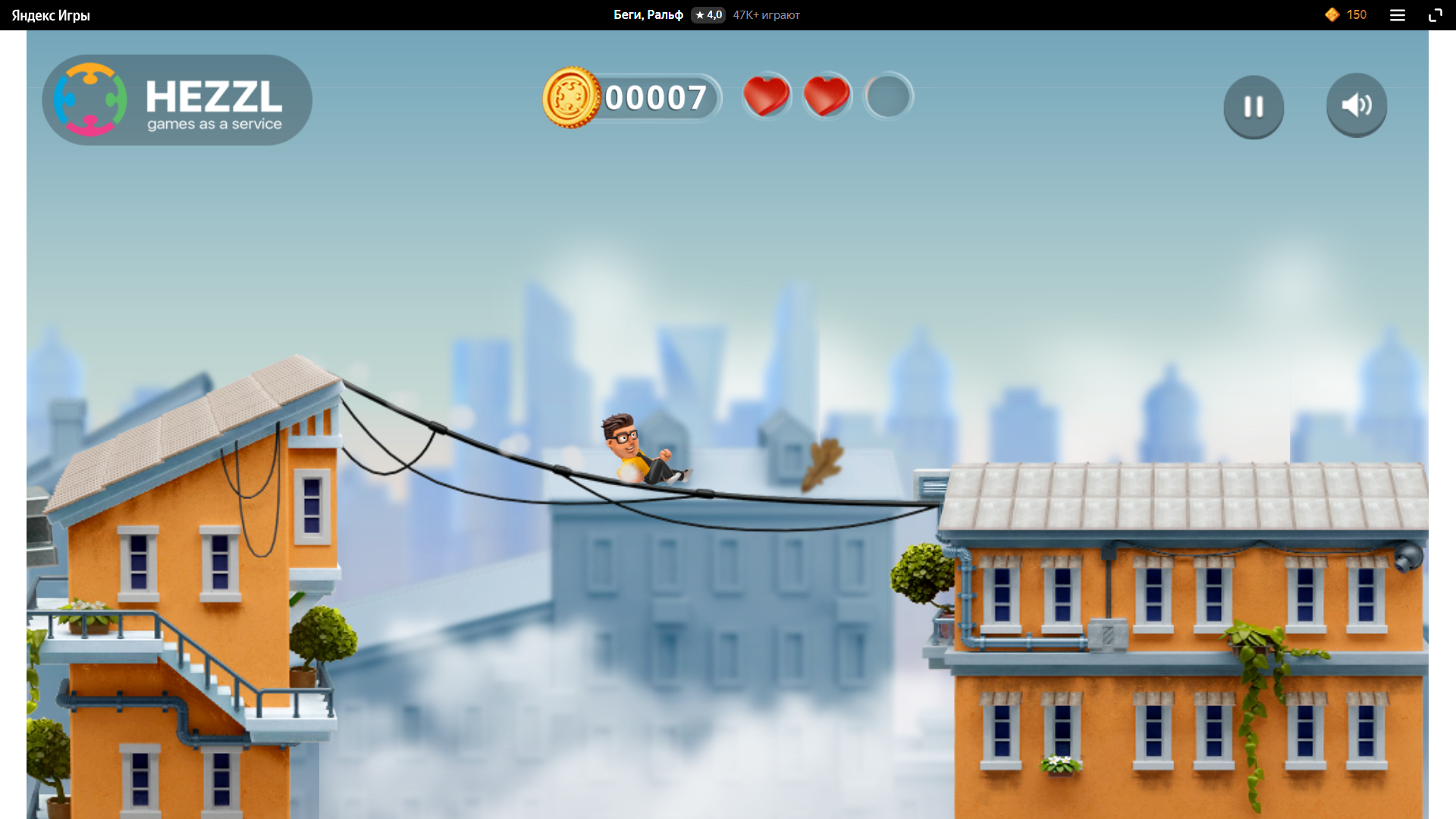
Task: Open the hamburger menu in the top bar
Action: pyautogui.click(x=1398, y=14)
